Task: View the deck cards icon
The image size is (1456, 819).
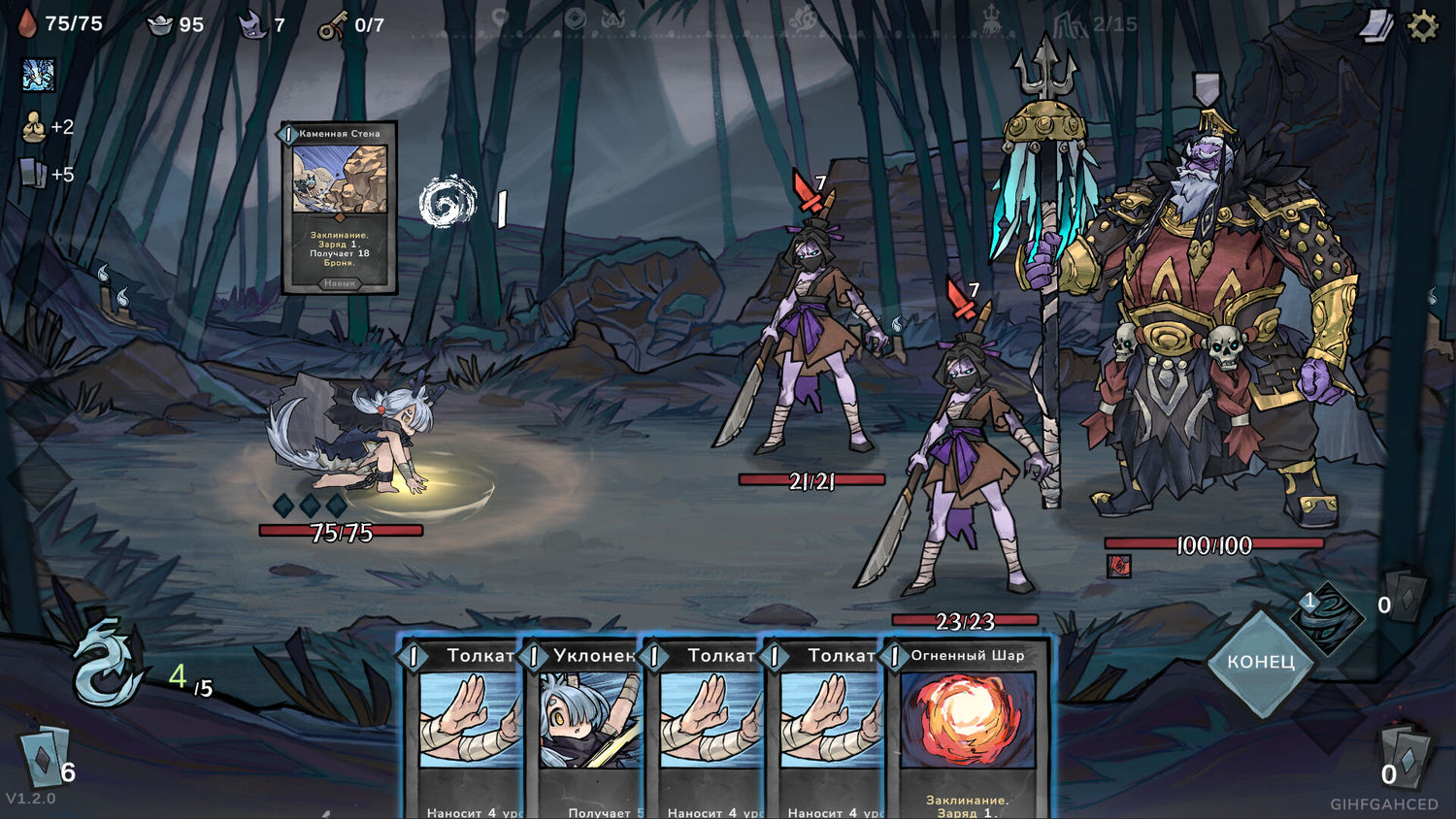Action: pyautogui.click(x=1374, y=27)
